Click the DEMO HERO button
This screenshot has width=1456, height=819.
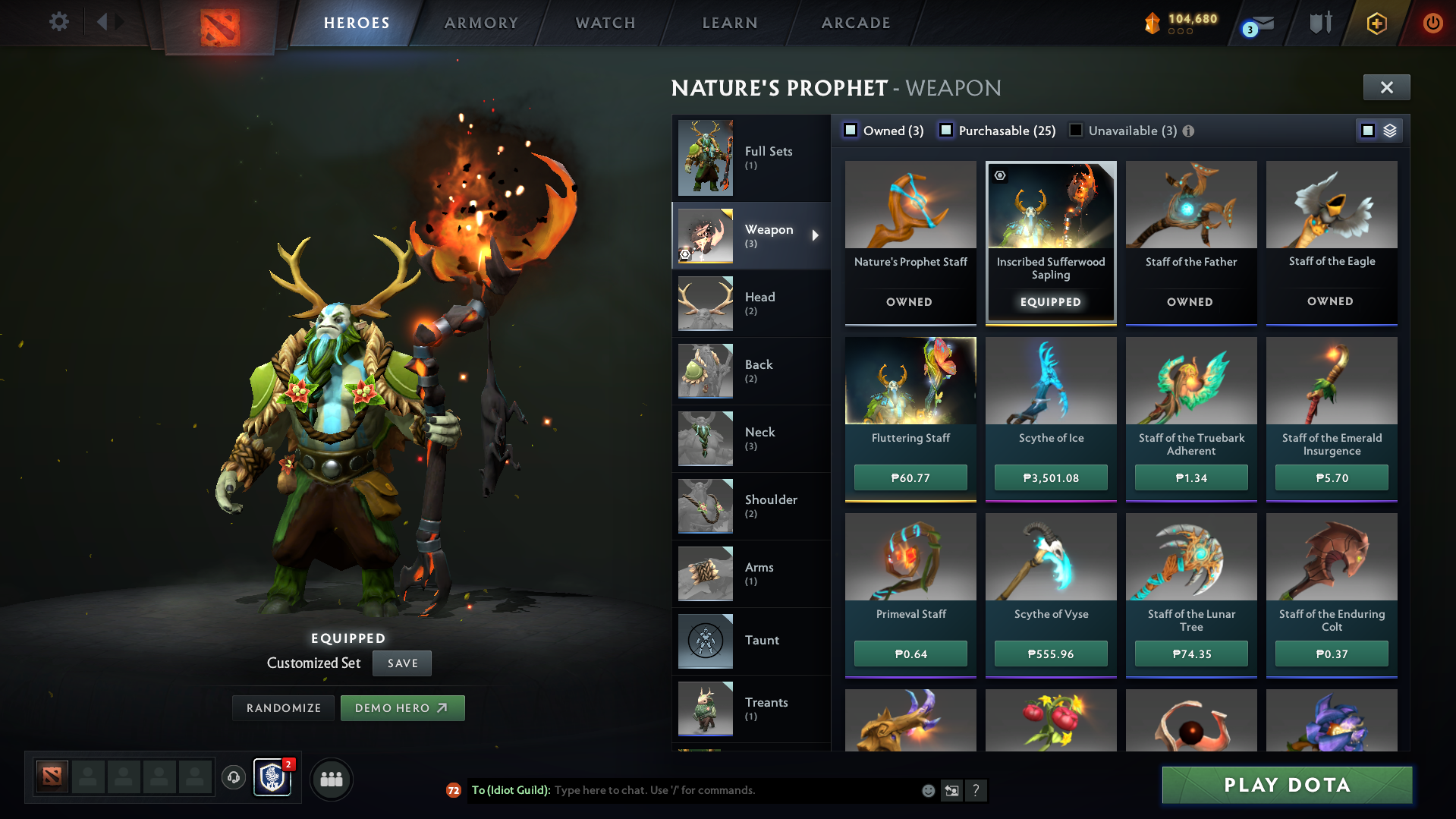click(x=403, y=707)
